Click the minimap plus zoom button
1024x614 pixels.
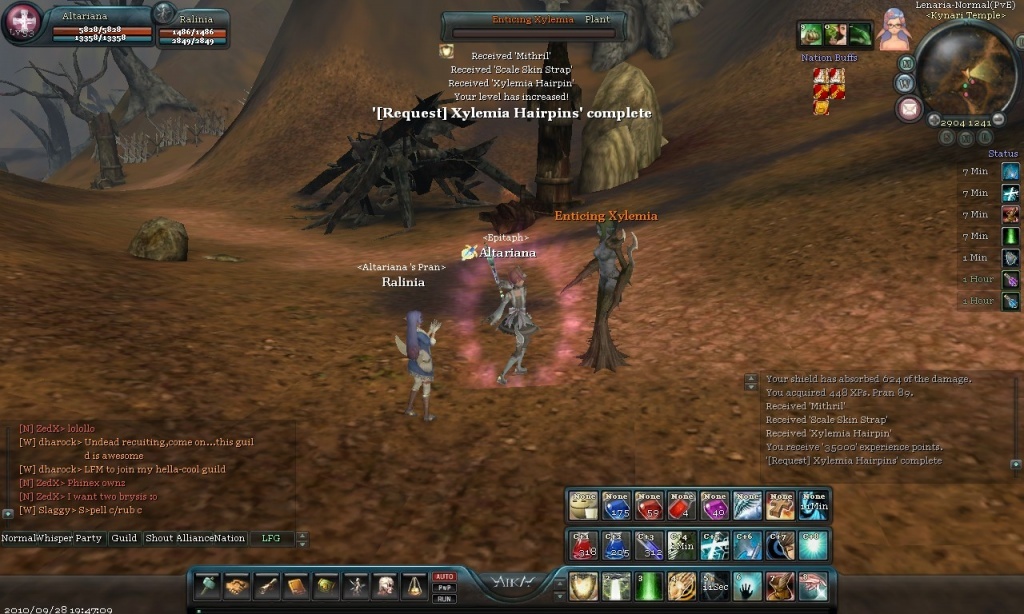pos(934,121)
